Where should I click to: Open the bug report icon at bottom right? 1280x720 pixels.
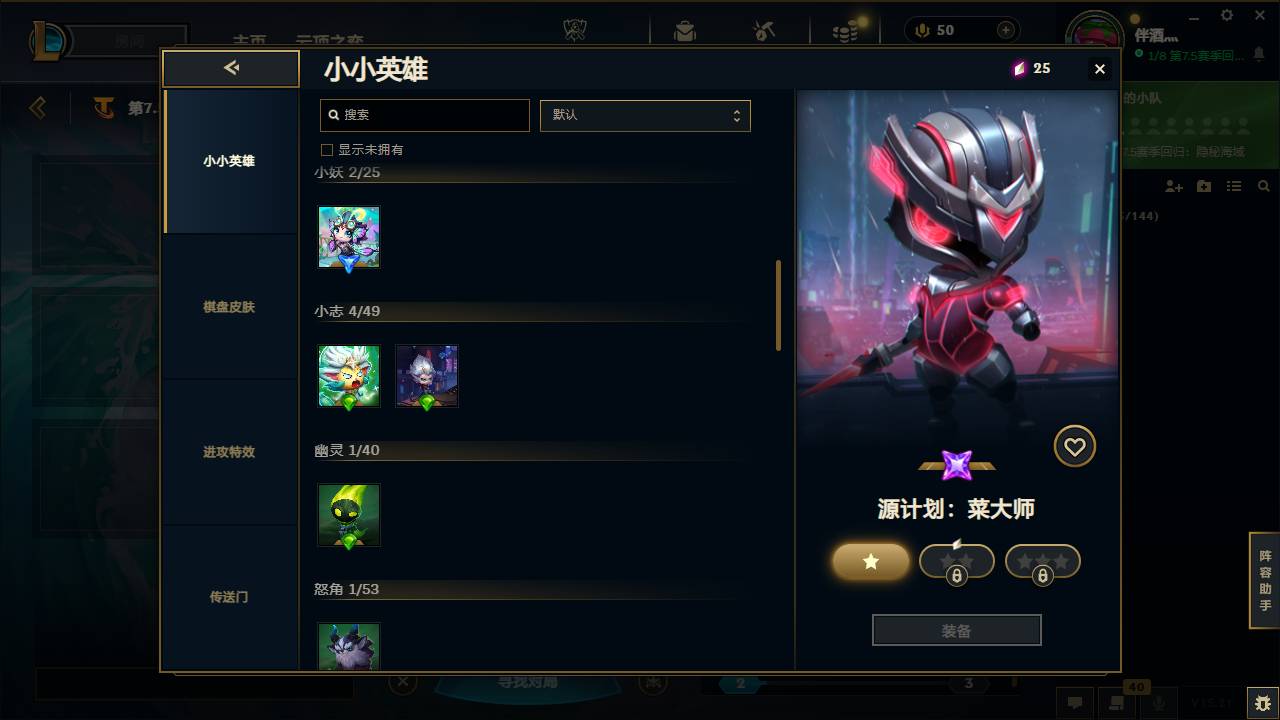pyautogui.click(x=1258, y=702)
